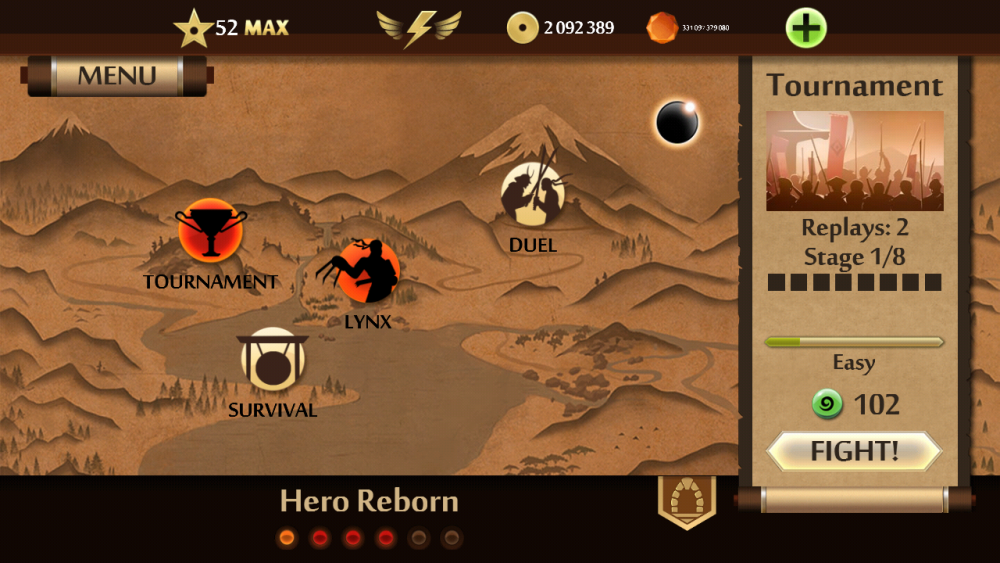Click the Tournament preview image
The width and height of the screenshot is (1000, 563).
coord(854,160)
